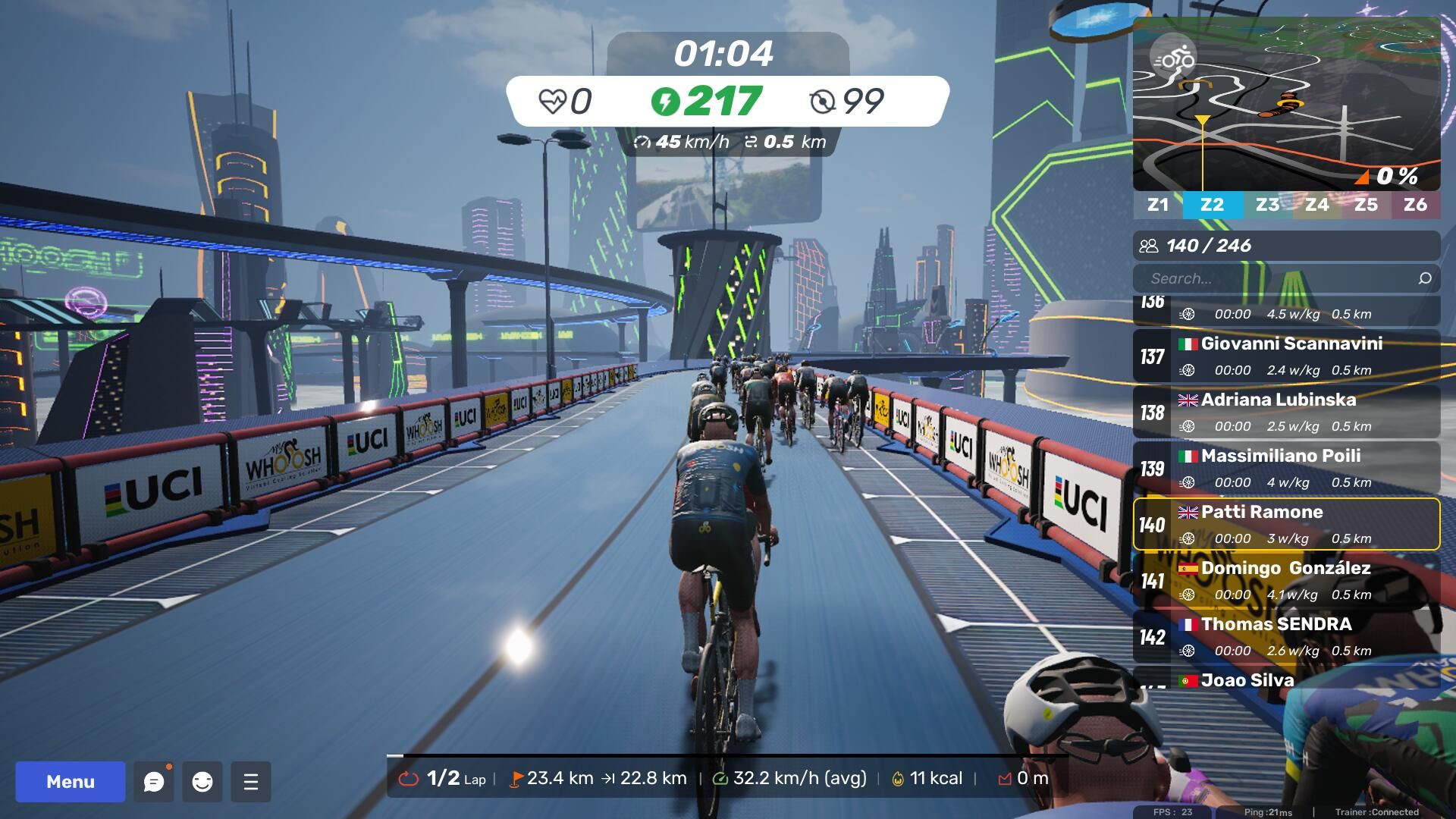The image size is (1456, 819).
Task: Open the three-line list button
Action: (x=251, y=782)
